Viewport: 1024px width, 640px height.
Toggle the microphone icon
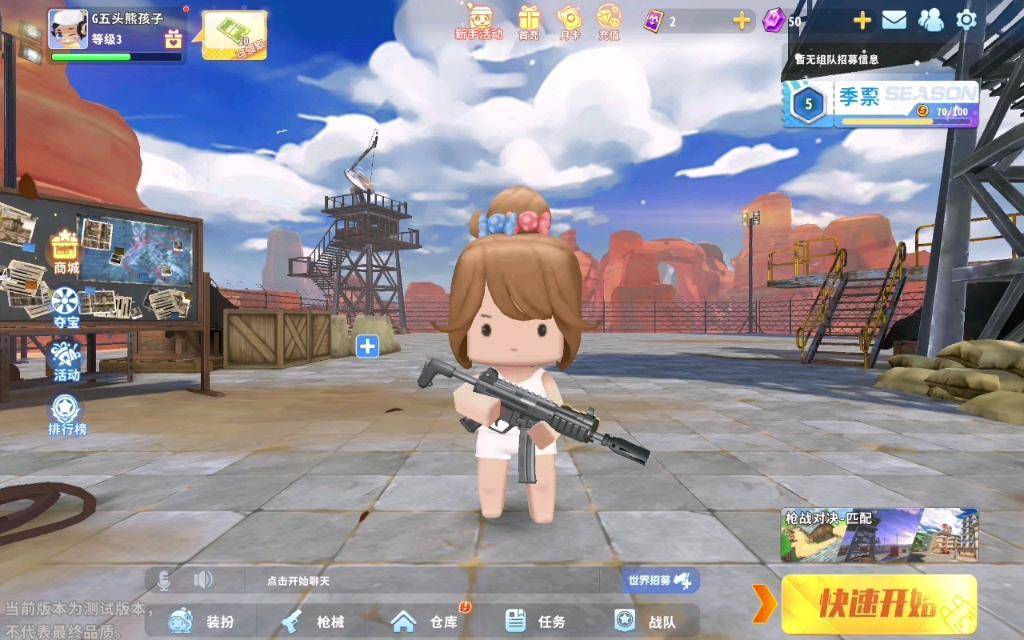pos(163,579)
